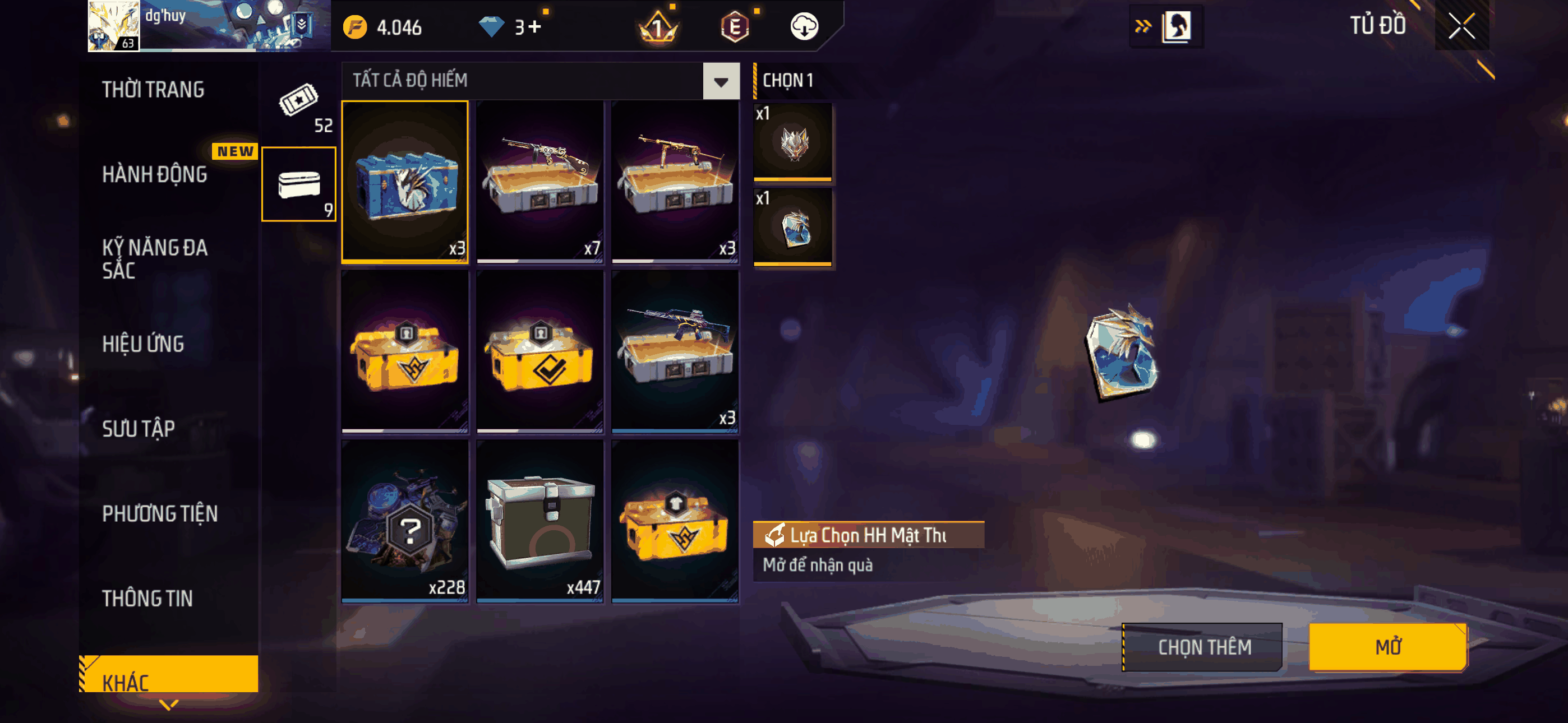This screenshot has height=723, width=1568.
Task: Select the green supply chest x447
Action: [540, 521]
